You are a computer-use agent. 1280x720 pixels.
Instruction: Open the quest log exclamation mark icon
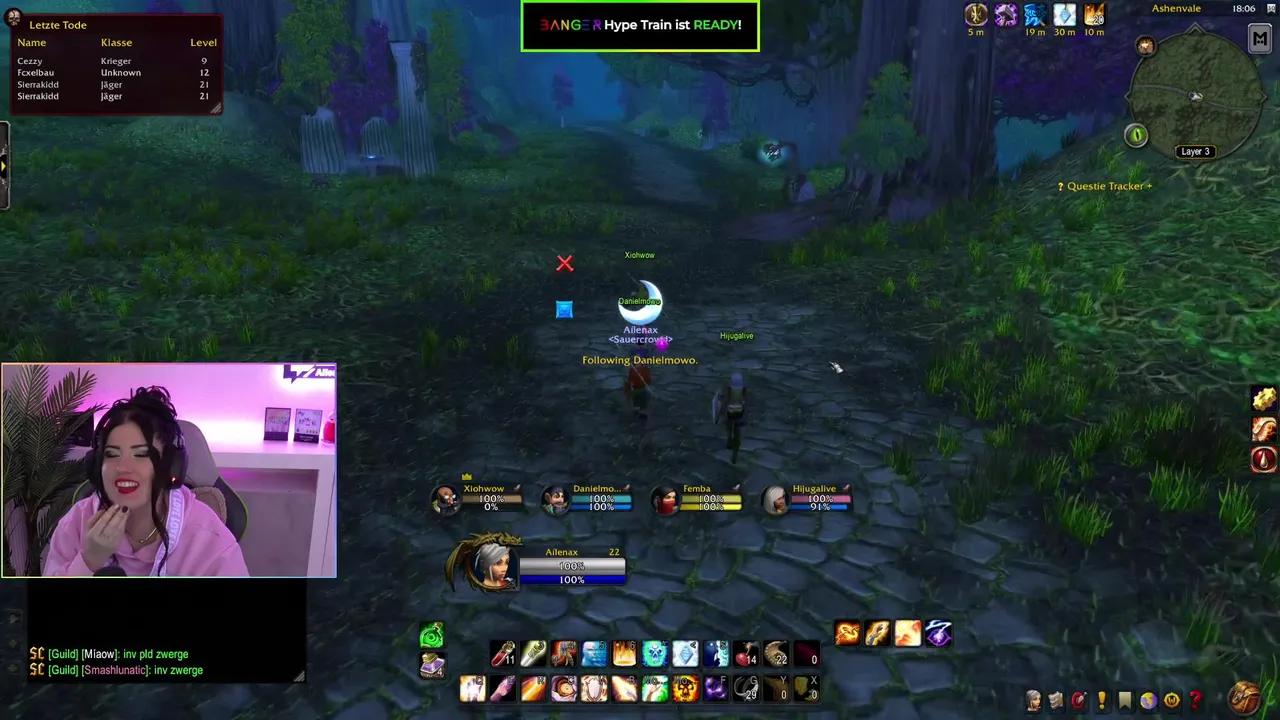click(1100, 700)
